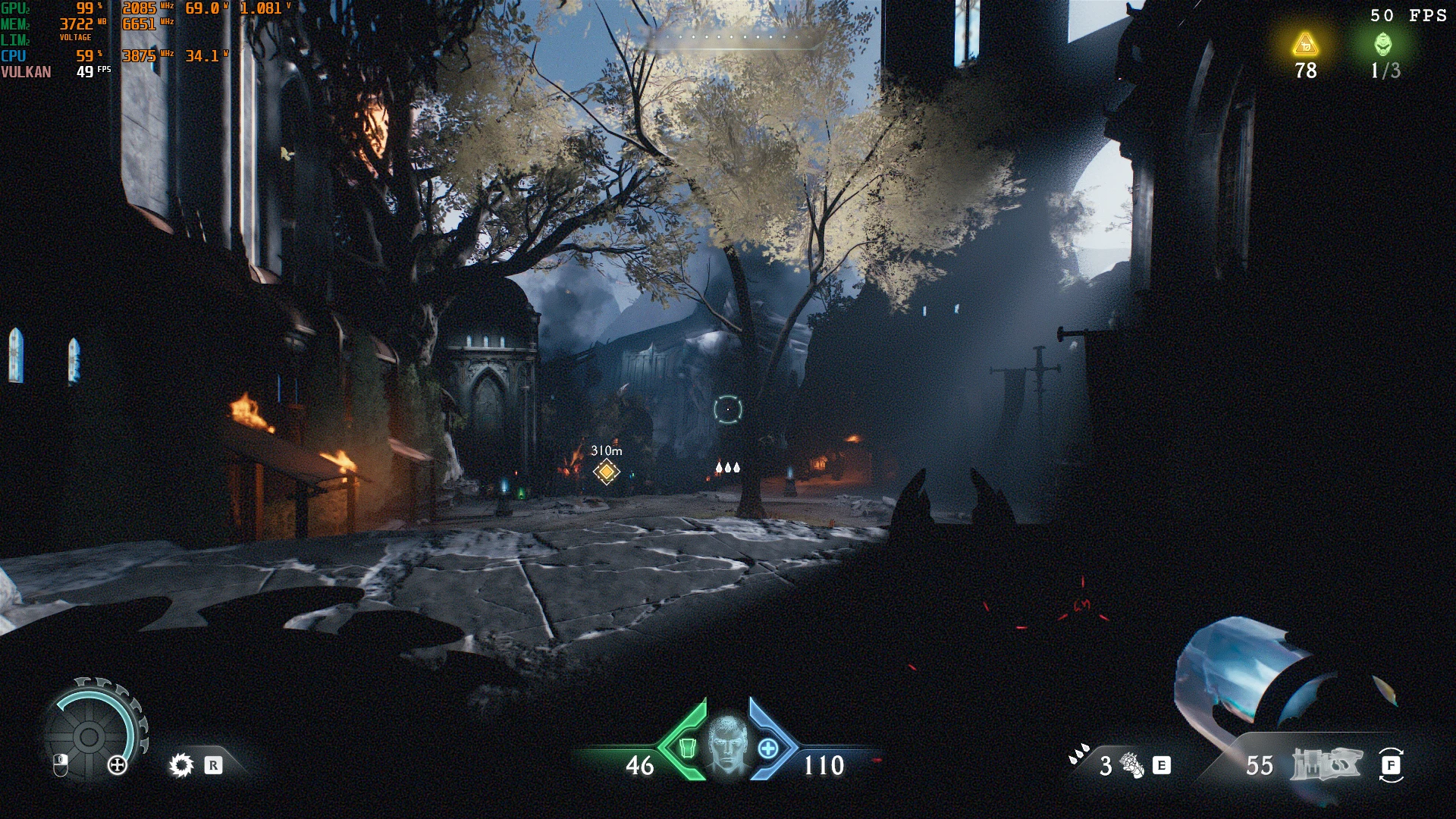Activate the spiked ring spell icon
Screen dimensions: 1456x819
(181, 765)
